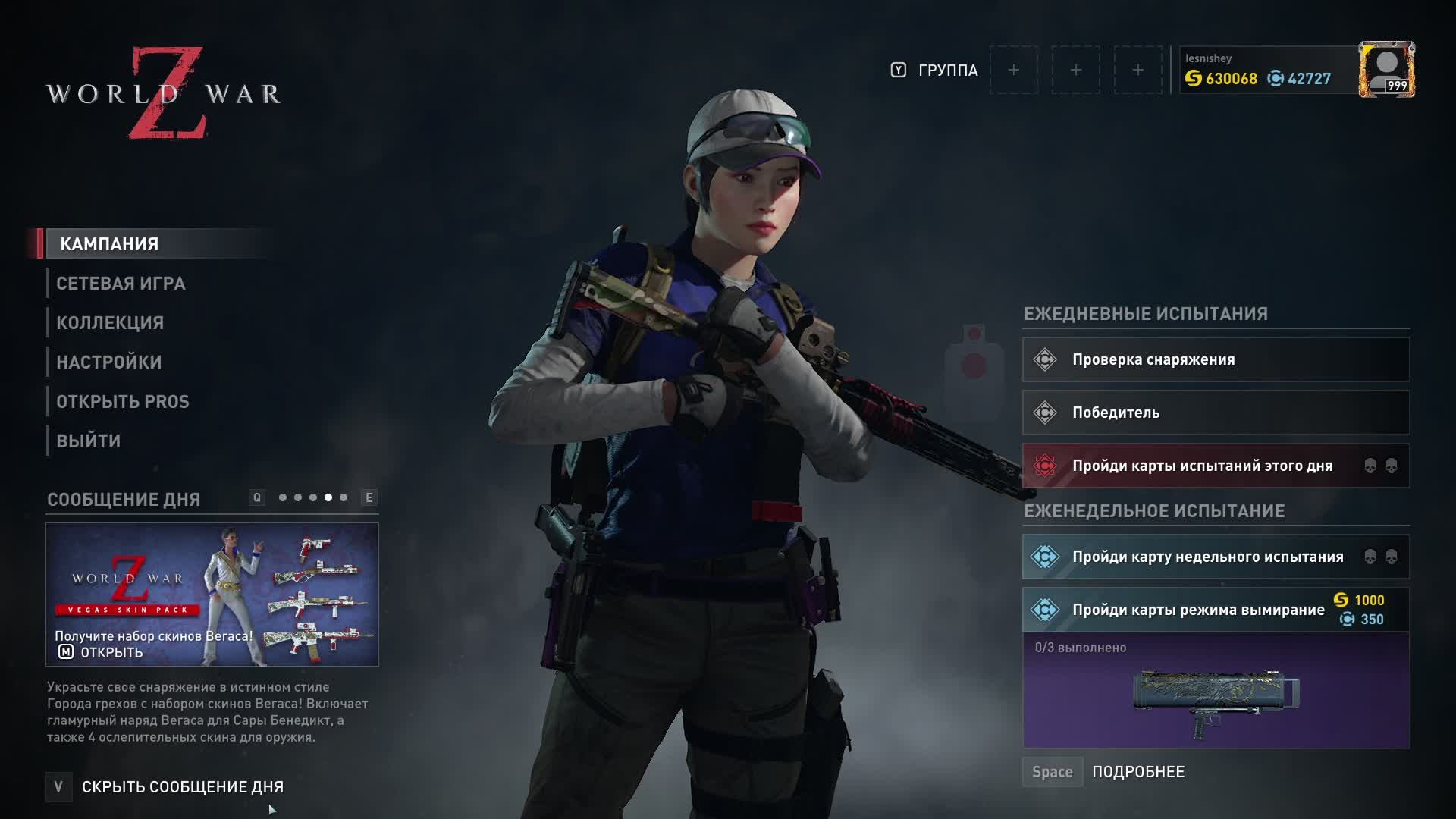Open the Vegas Skin Pack banner
Screen dimensions: 1456x819
click(x=212, y=595)
